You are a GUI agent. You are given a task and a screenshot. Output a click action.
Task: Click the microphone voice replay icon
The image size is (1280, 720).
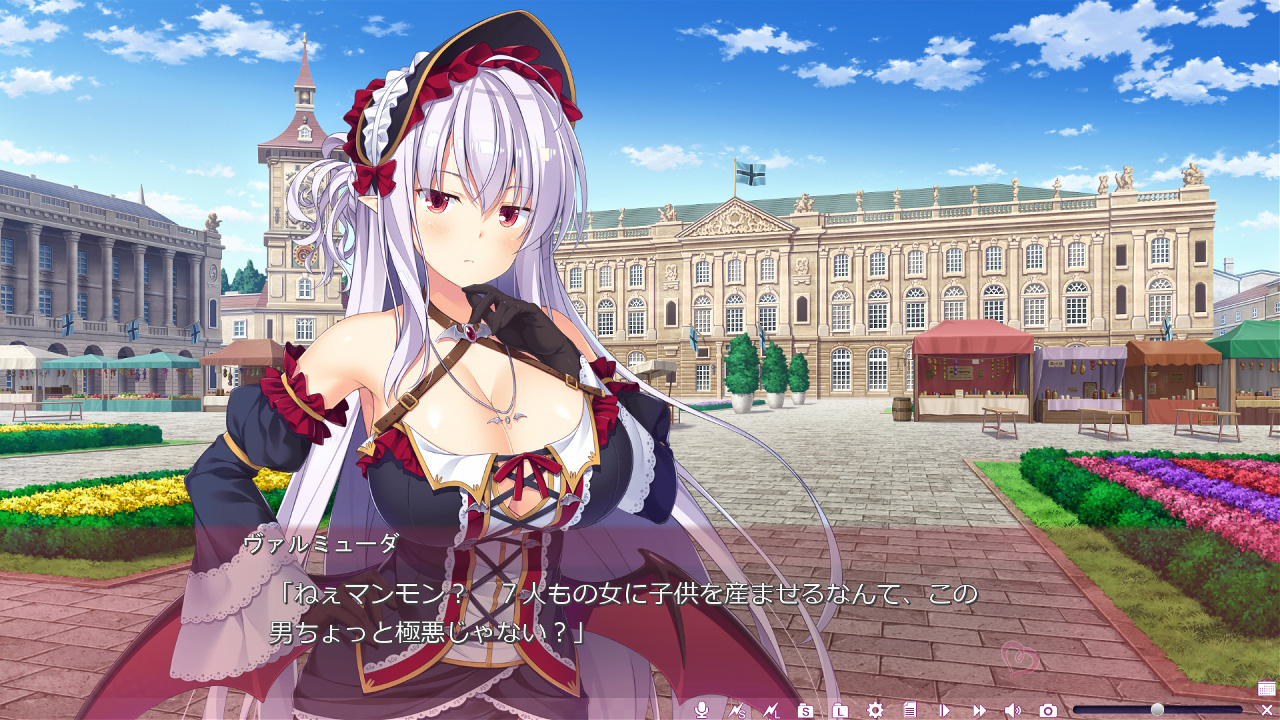pyautogui.click(x=702, y=710)
